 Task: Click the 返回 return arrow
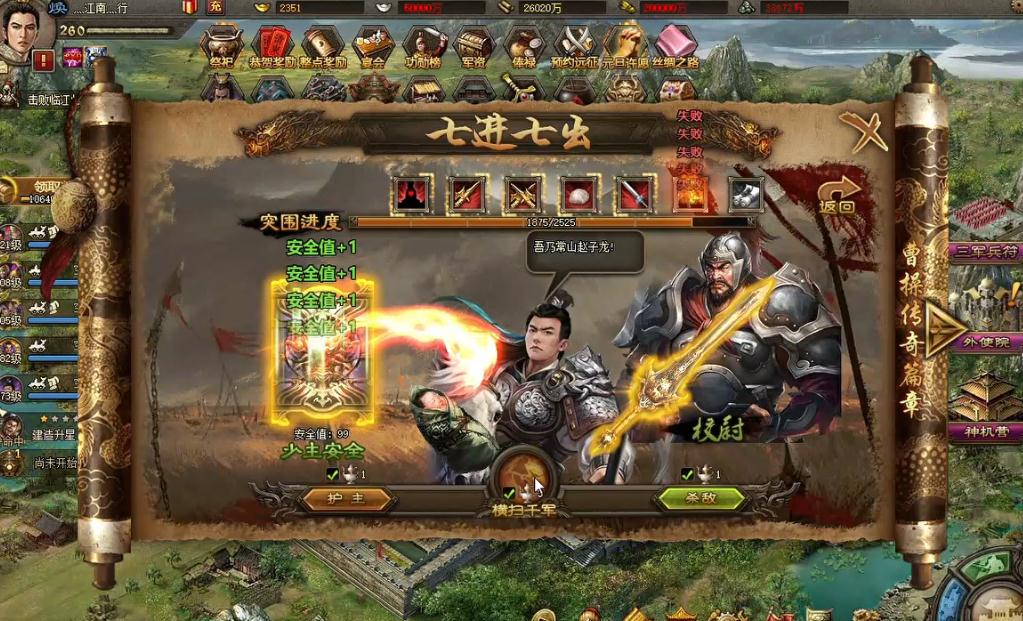click(838, 194)
